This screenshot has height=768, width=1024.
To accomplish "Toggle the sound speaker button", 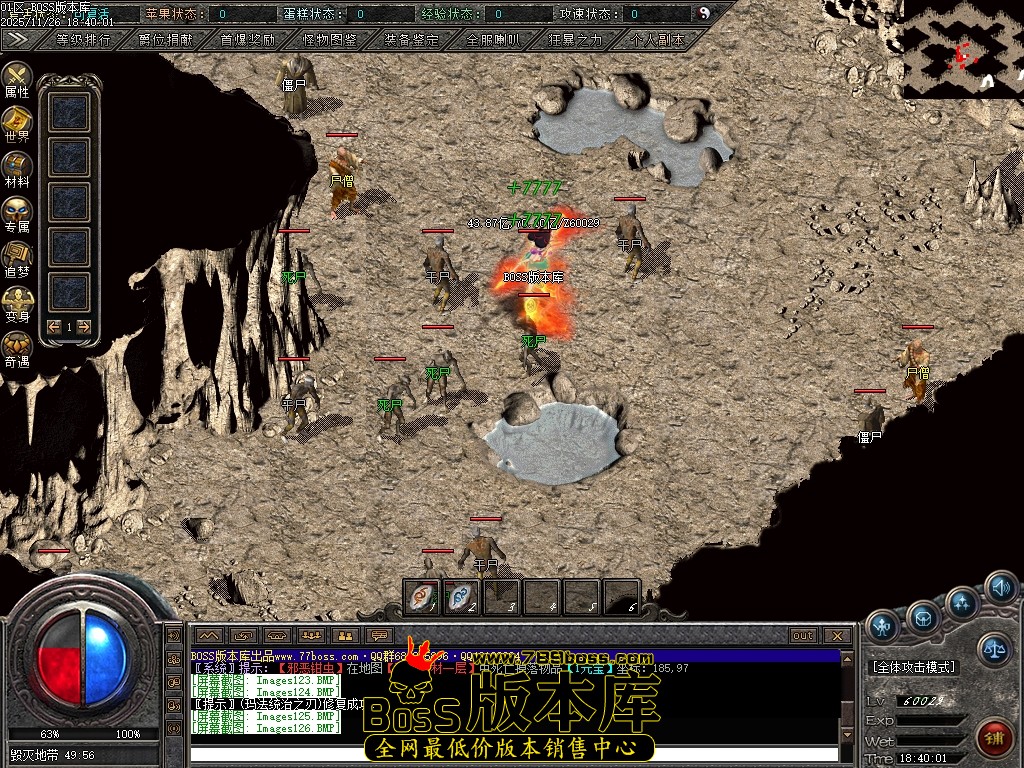I will (x=1000, y=587).
